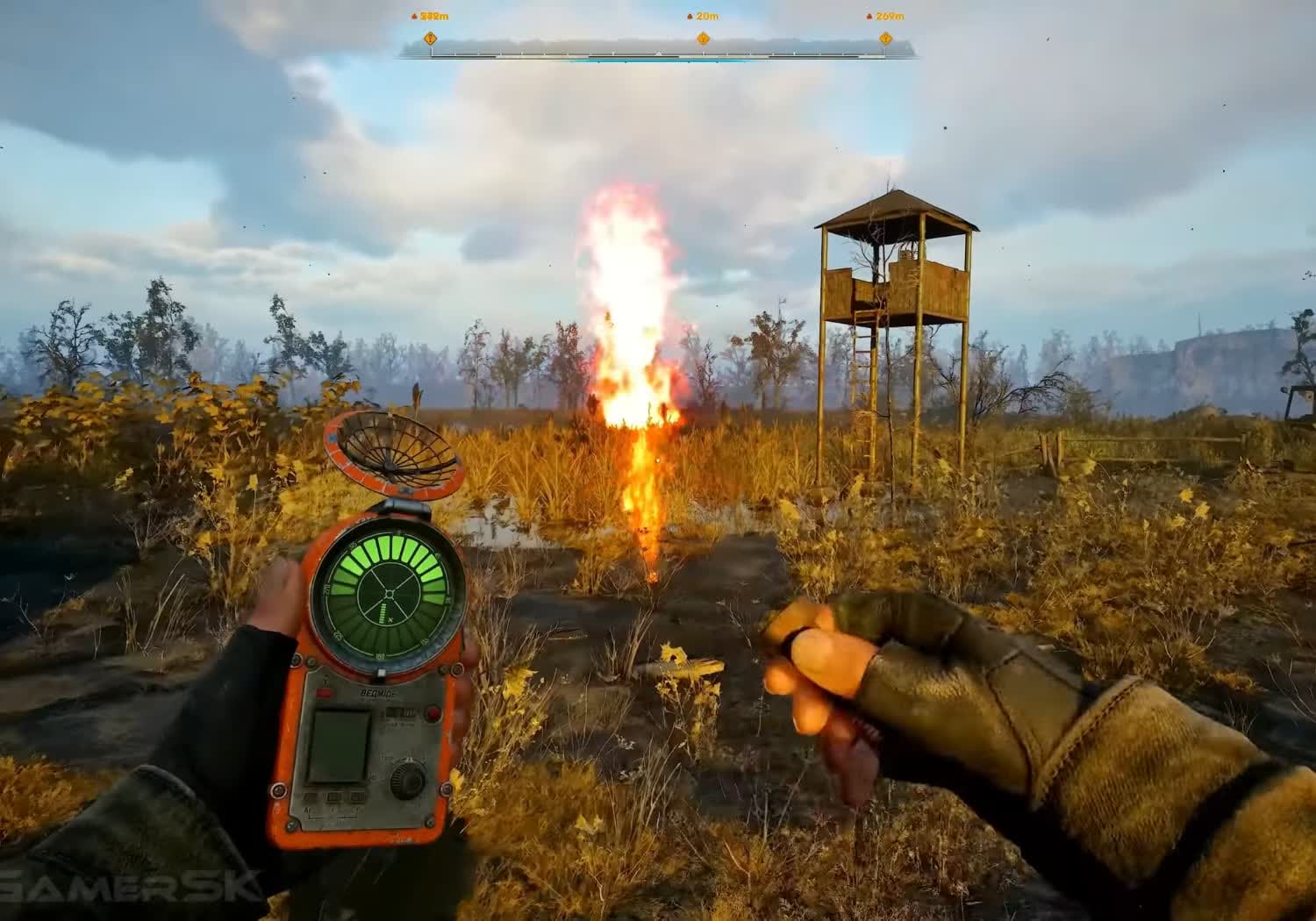This screenshot has height=921, width=1316.
Task: Click the 20m distance label
Action: pos(707,15)
